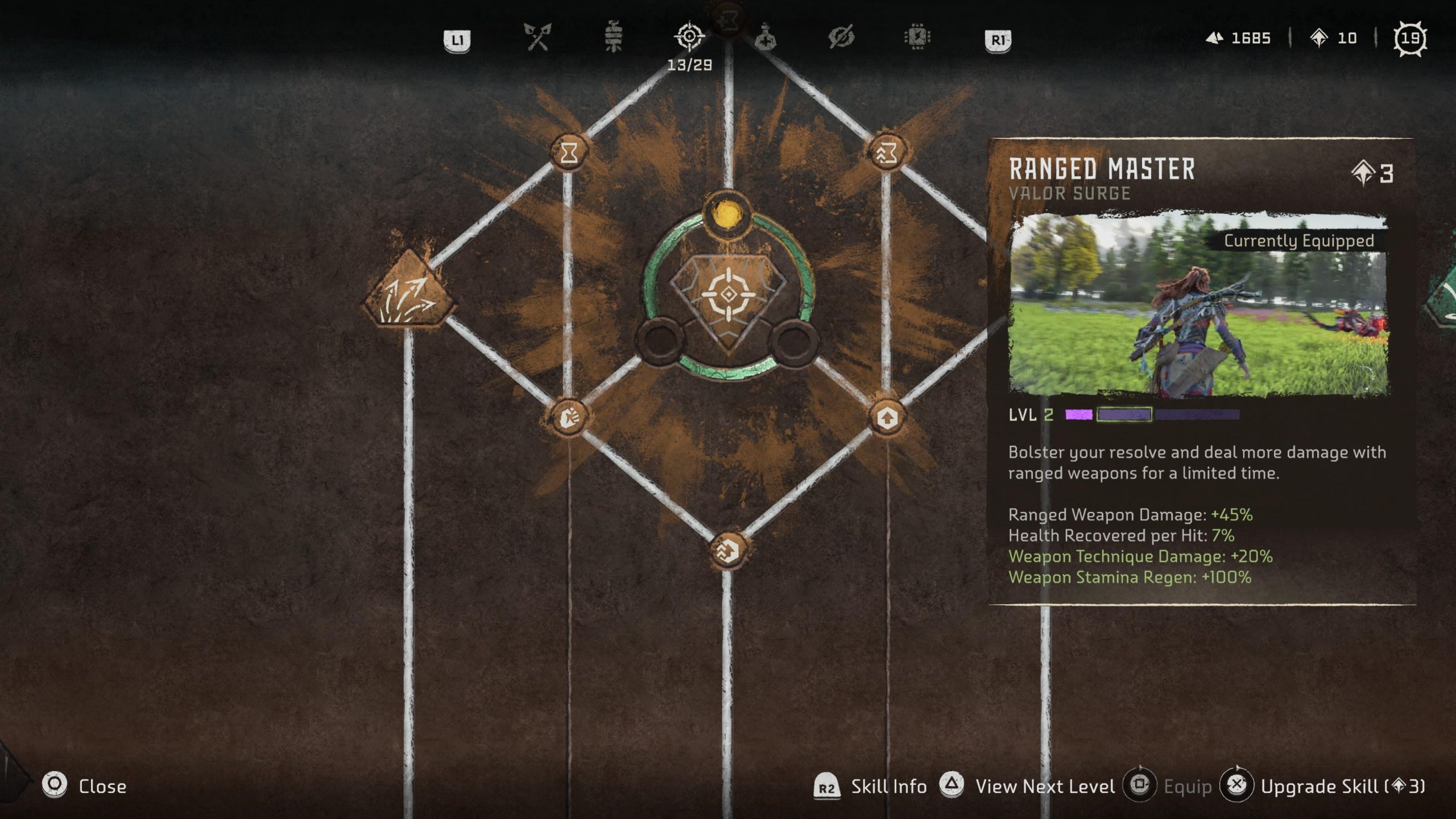
Task: Pick the hourglass-with-chevrons skill node
Action: (x=887, y=152)
